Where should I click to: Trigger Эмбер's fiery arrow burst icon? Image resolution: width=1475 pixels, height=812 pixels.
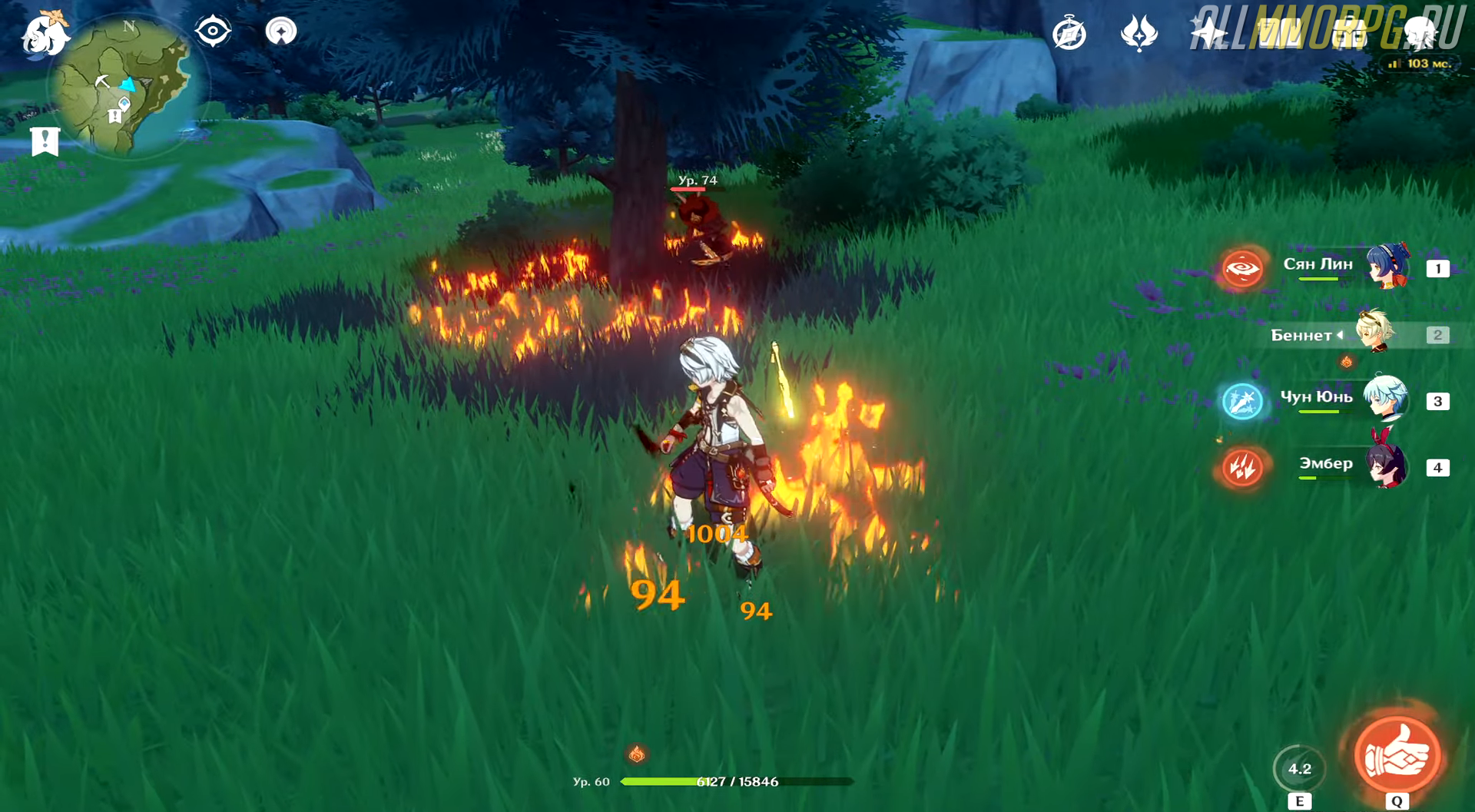(x=1242, y=467)
